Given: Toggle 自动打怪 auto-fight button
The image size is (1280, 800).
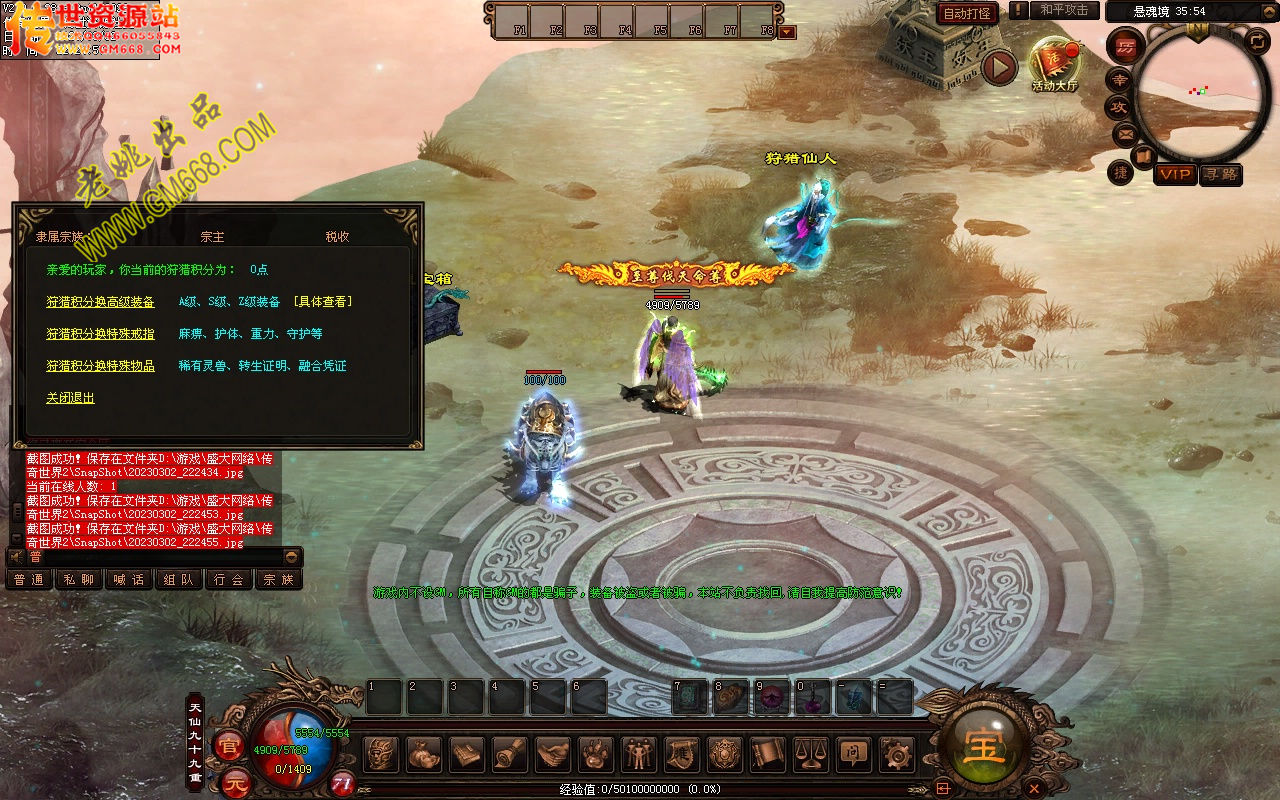Looking at the screenshot, I should coord(967,13).
